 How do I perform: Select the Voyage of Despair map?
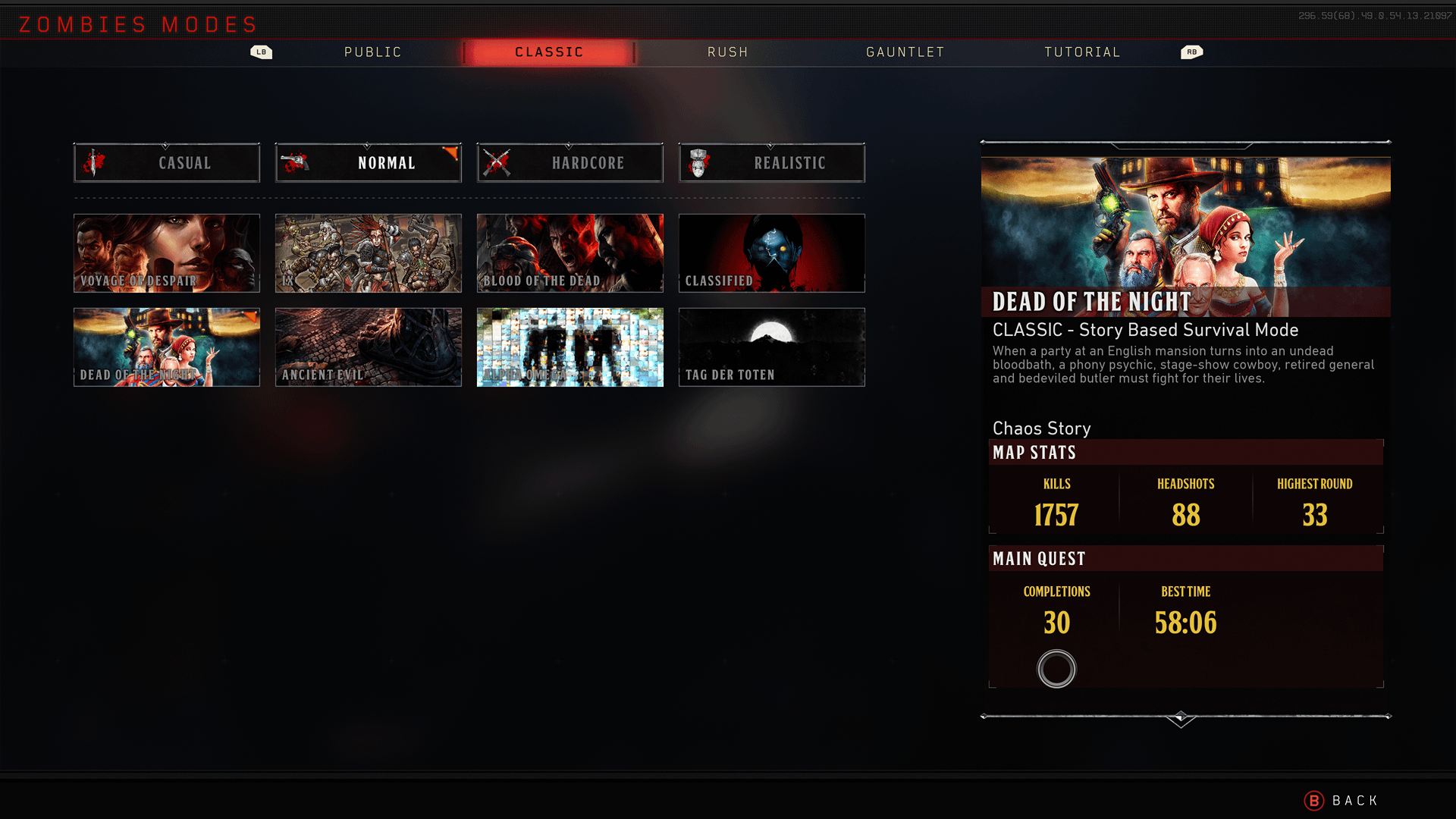coord(167,253)
